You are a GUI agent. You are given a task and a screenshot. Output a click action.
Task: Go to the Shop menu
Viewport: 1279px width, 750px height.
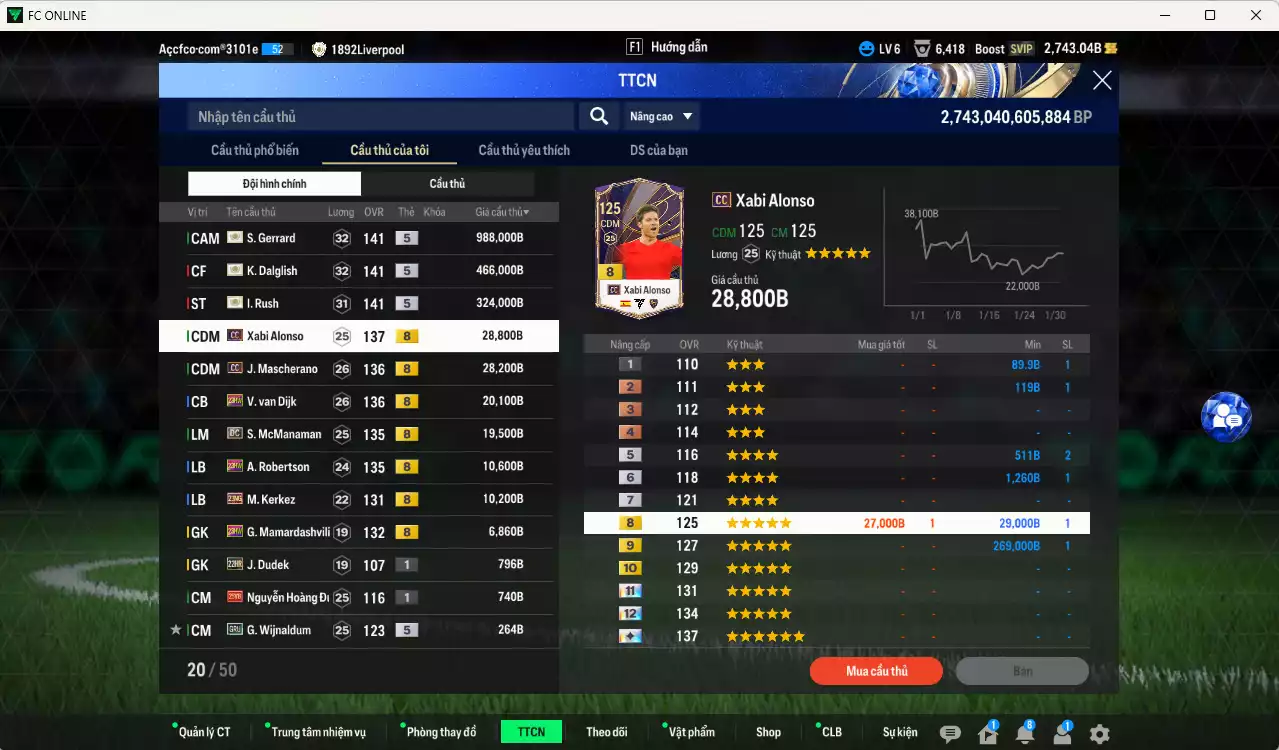[768, 732]
